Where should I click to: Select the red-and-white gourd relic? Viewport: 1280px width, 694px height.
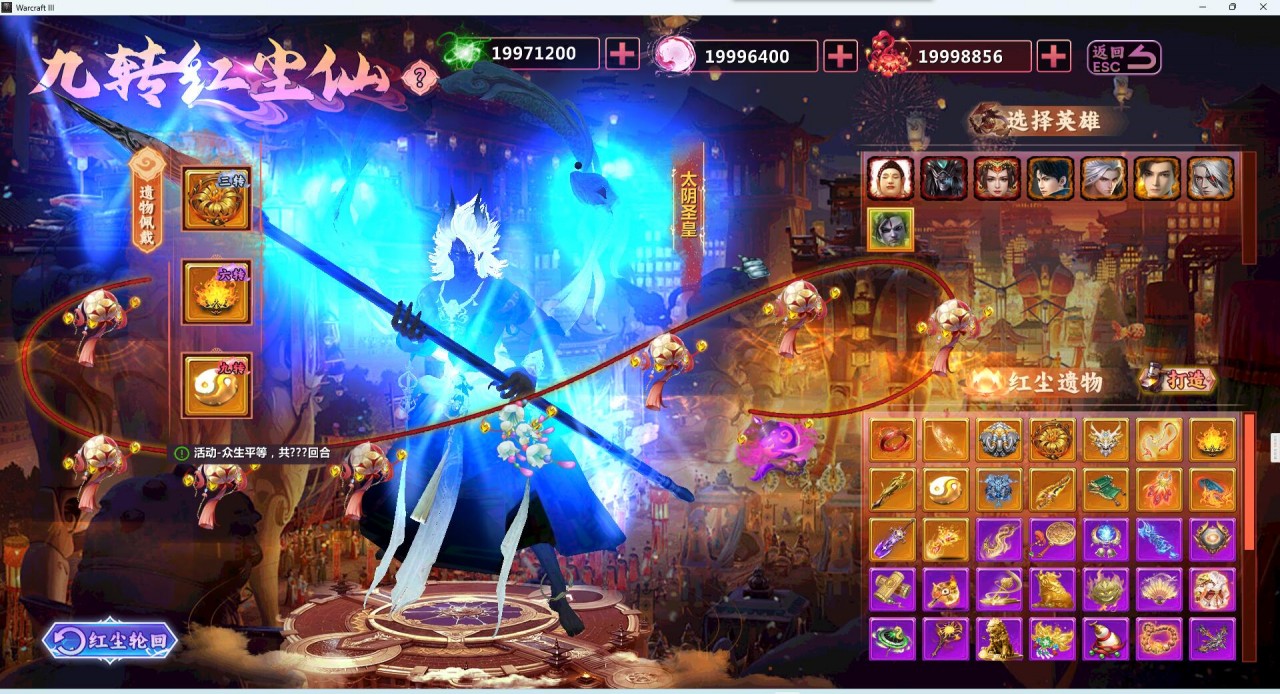(1105, 639)
